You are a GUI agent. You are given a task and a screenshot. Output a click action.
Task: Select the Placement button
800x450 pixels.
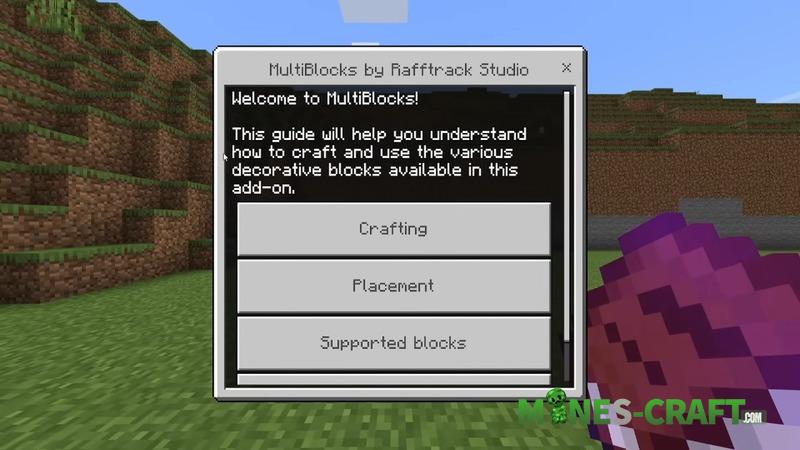393,286
